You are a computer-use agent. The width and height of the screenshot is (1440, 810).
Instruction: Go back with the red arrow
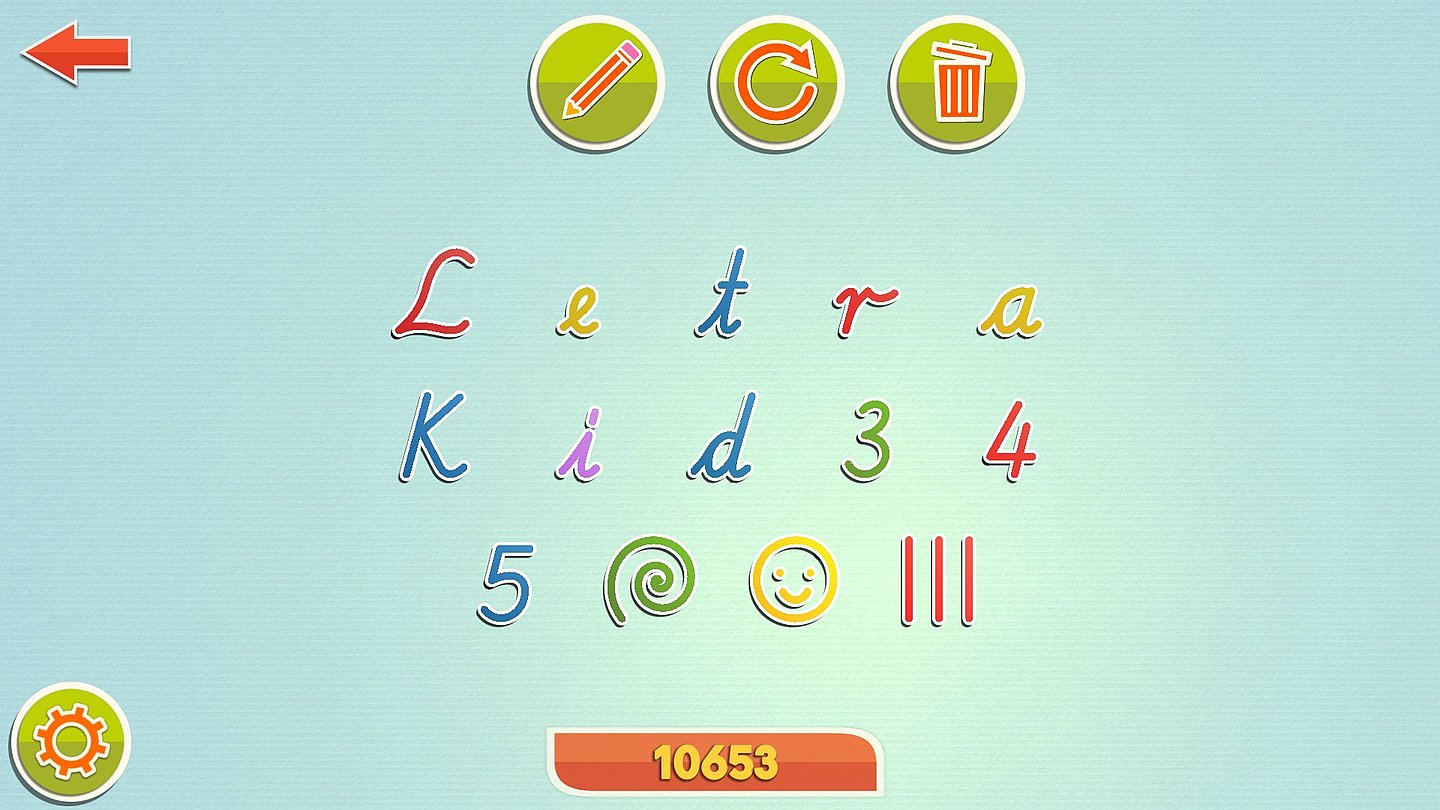pyautogui.click(x=76, y=53)
